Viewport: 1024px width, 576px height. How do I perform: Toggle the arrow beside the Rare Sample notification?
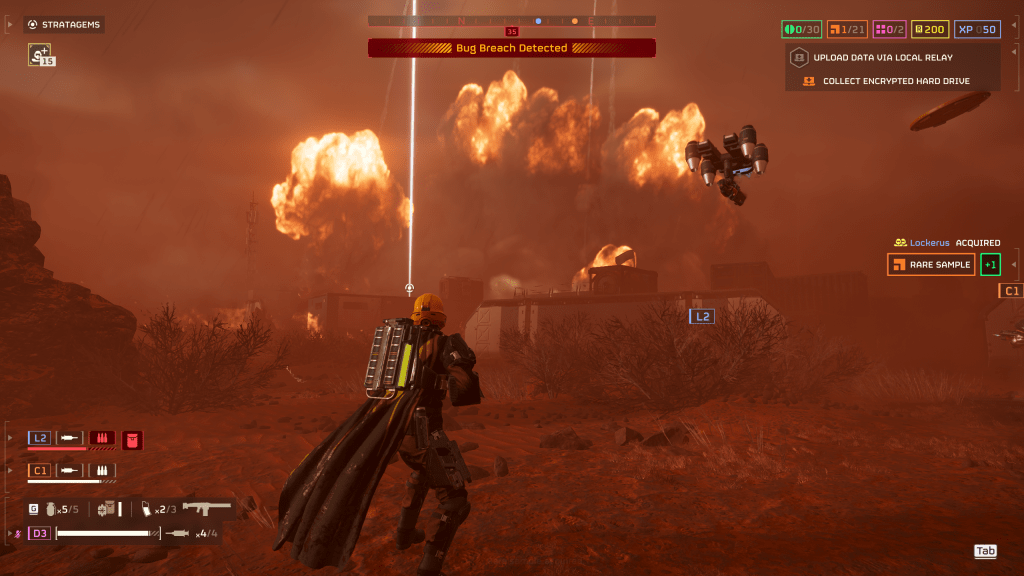click(x=1015, y=264)
